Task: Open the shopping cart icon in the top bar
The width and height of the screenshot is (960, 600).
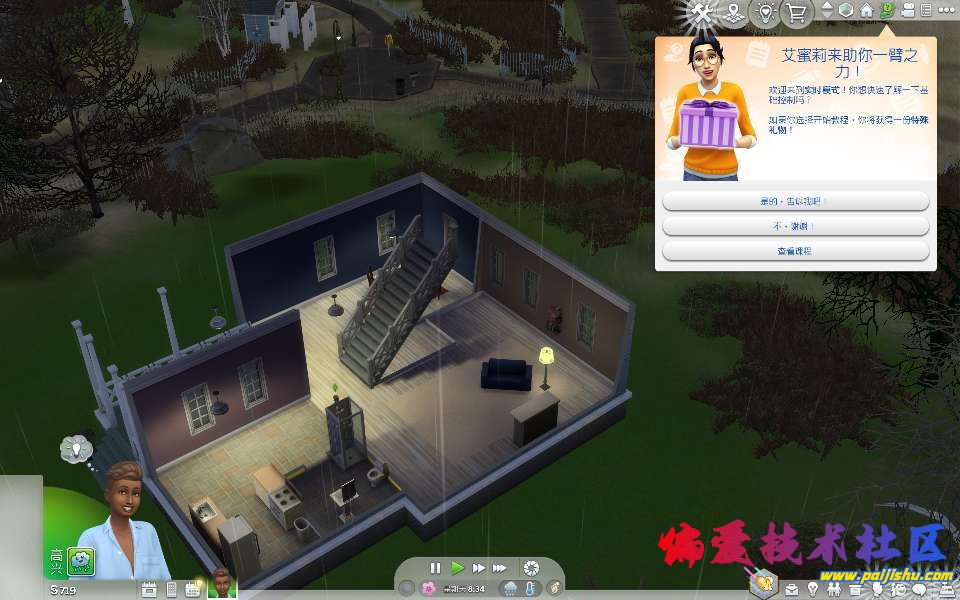Action: coord(796,13)
